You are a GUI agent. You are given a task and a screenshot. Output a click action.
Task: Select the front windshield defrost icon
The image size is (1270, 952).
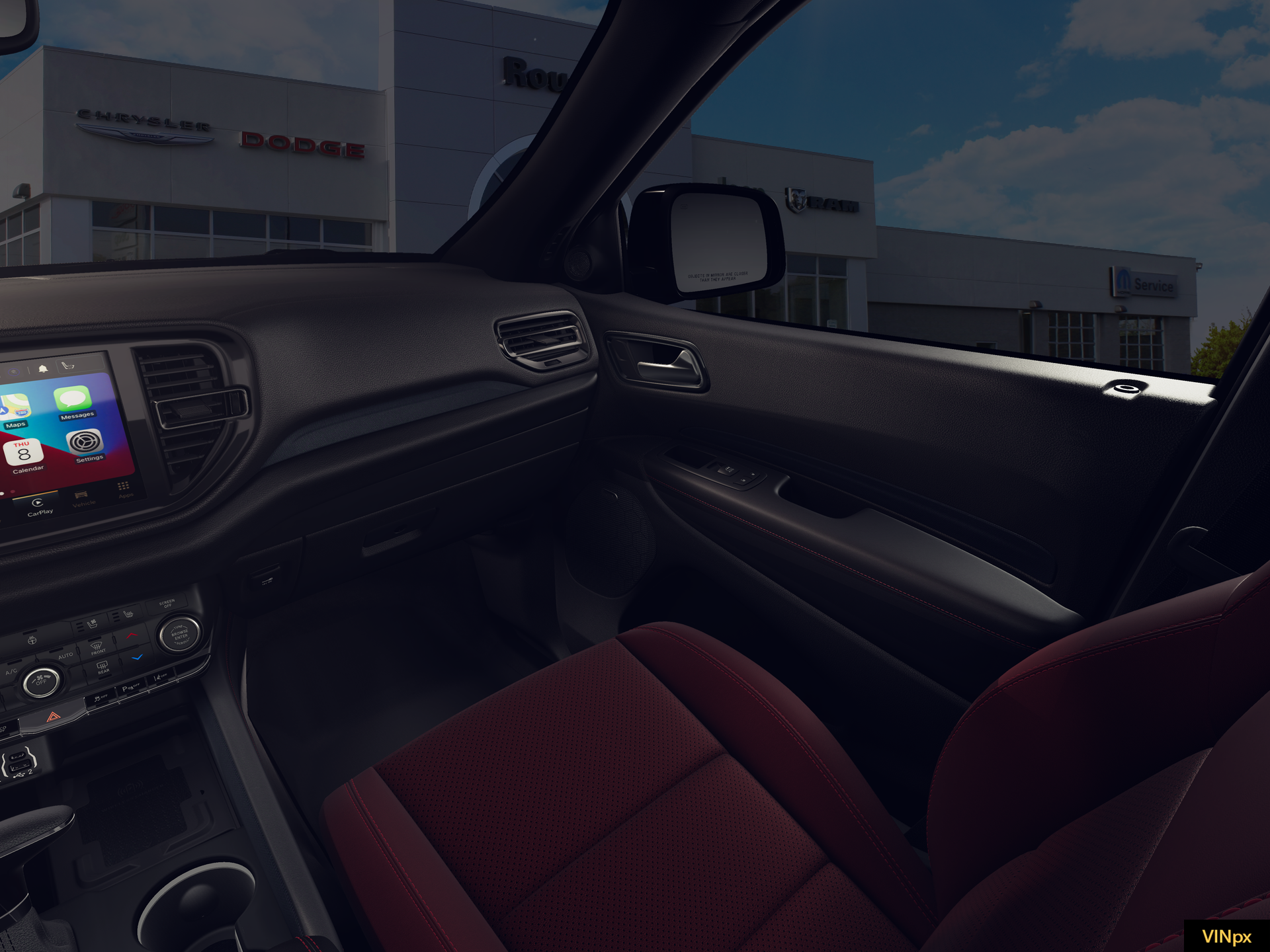(x=98, y=647)
